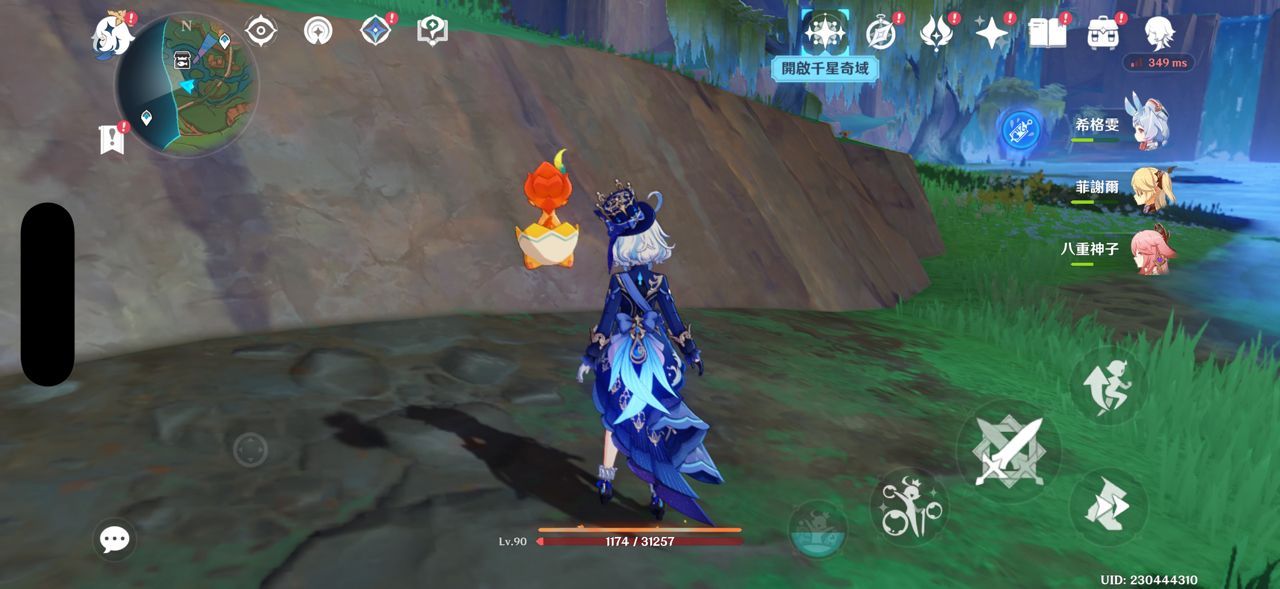The image size is (1280, 589).
Task: Open the 開啟千星奇域 sparkle icon
Action: 825,32
